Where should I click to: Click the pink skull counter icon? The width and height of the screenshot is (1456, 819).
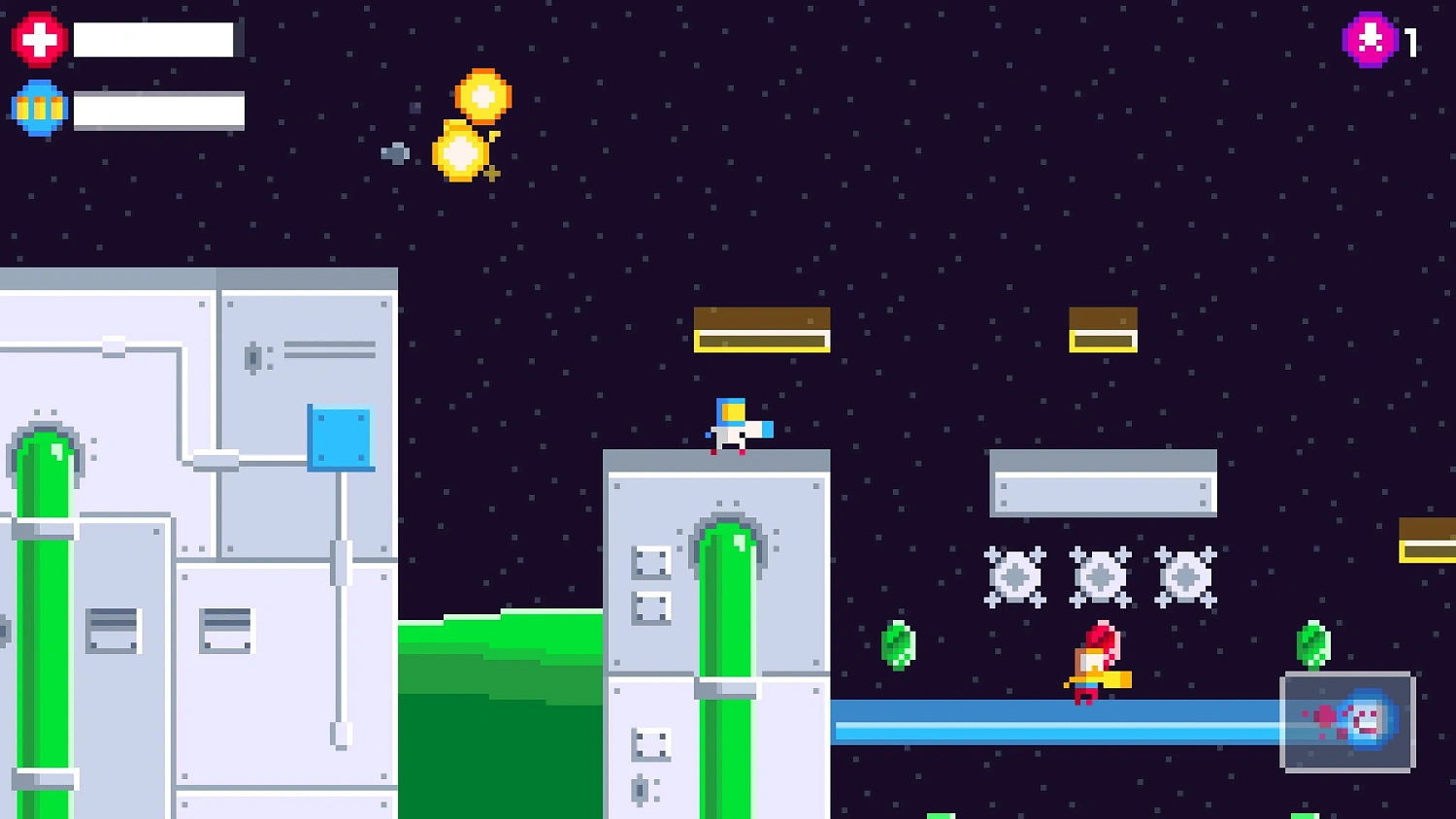point(1370,39)
